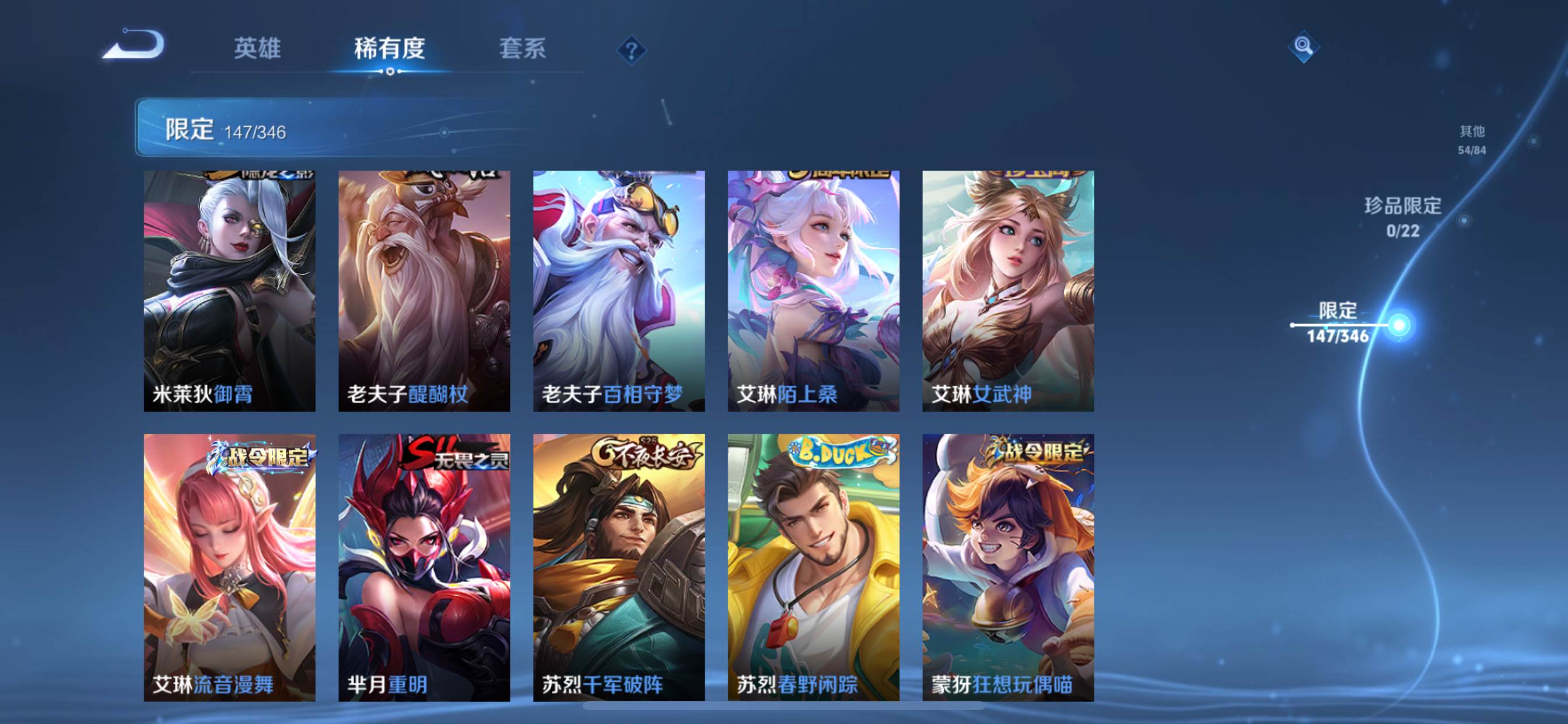Open the 套系 tab
1568x724 pixels.
[x=522, y=48]
